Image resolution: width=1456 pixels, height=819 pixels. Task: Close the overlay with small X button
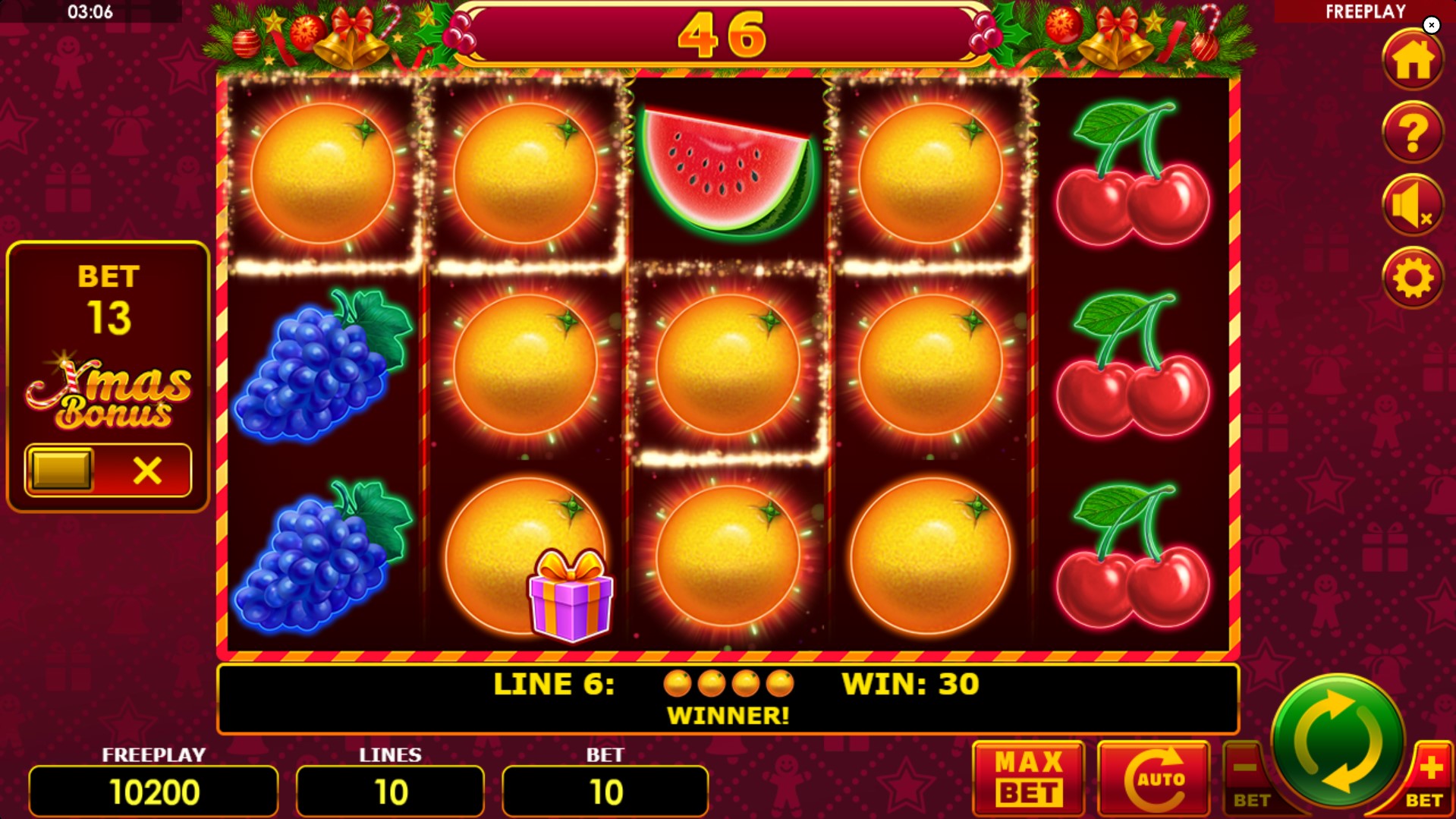tap(1432, 25)
